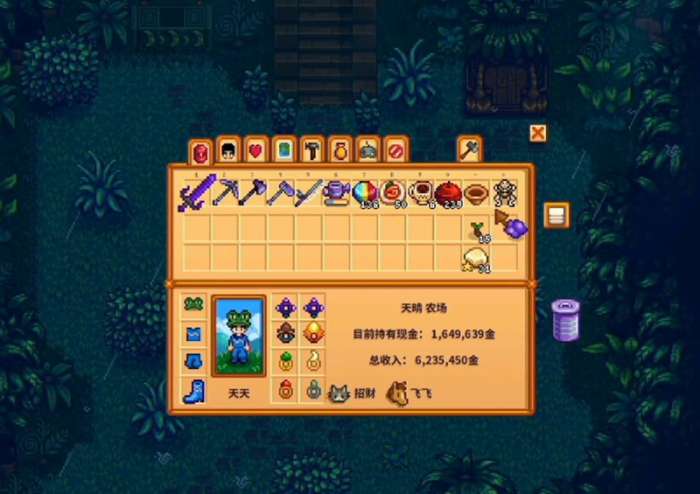Screen dimensions: 700x494
Task: Open the options tab with controller icon
Action: tap(368, 151)
